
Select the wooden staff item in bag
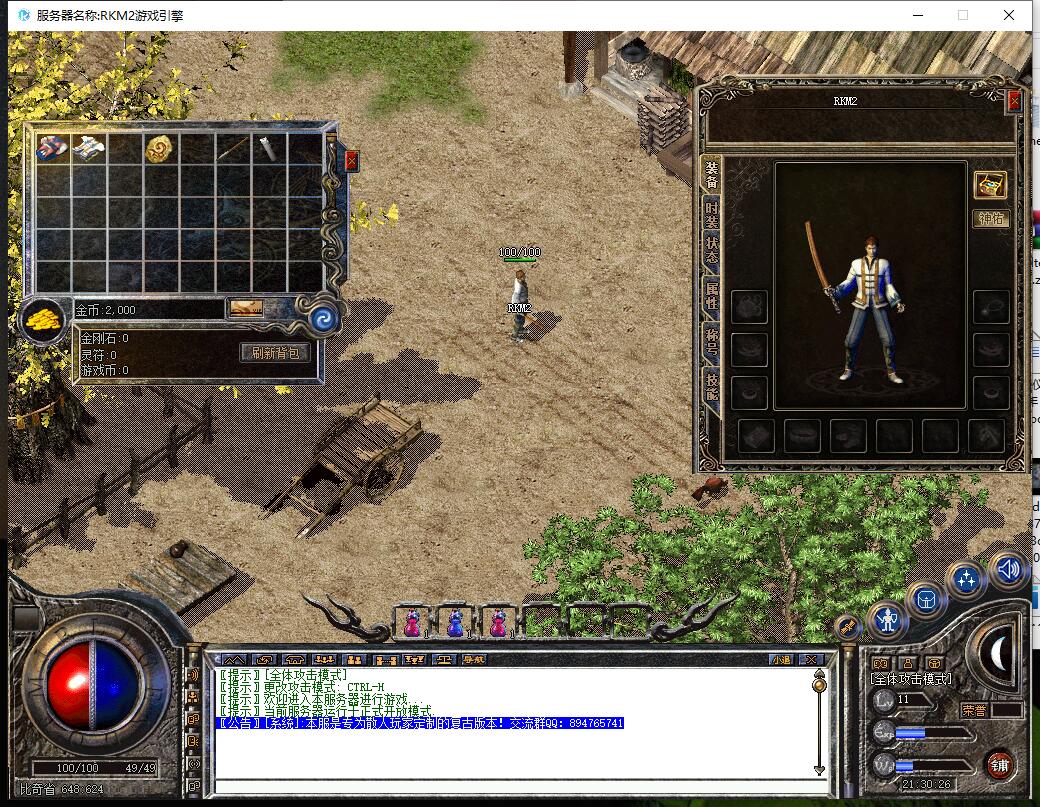click(232, 149)
